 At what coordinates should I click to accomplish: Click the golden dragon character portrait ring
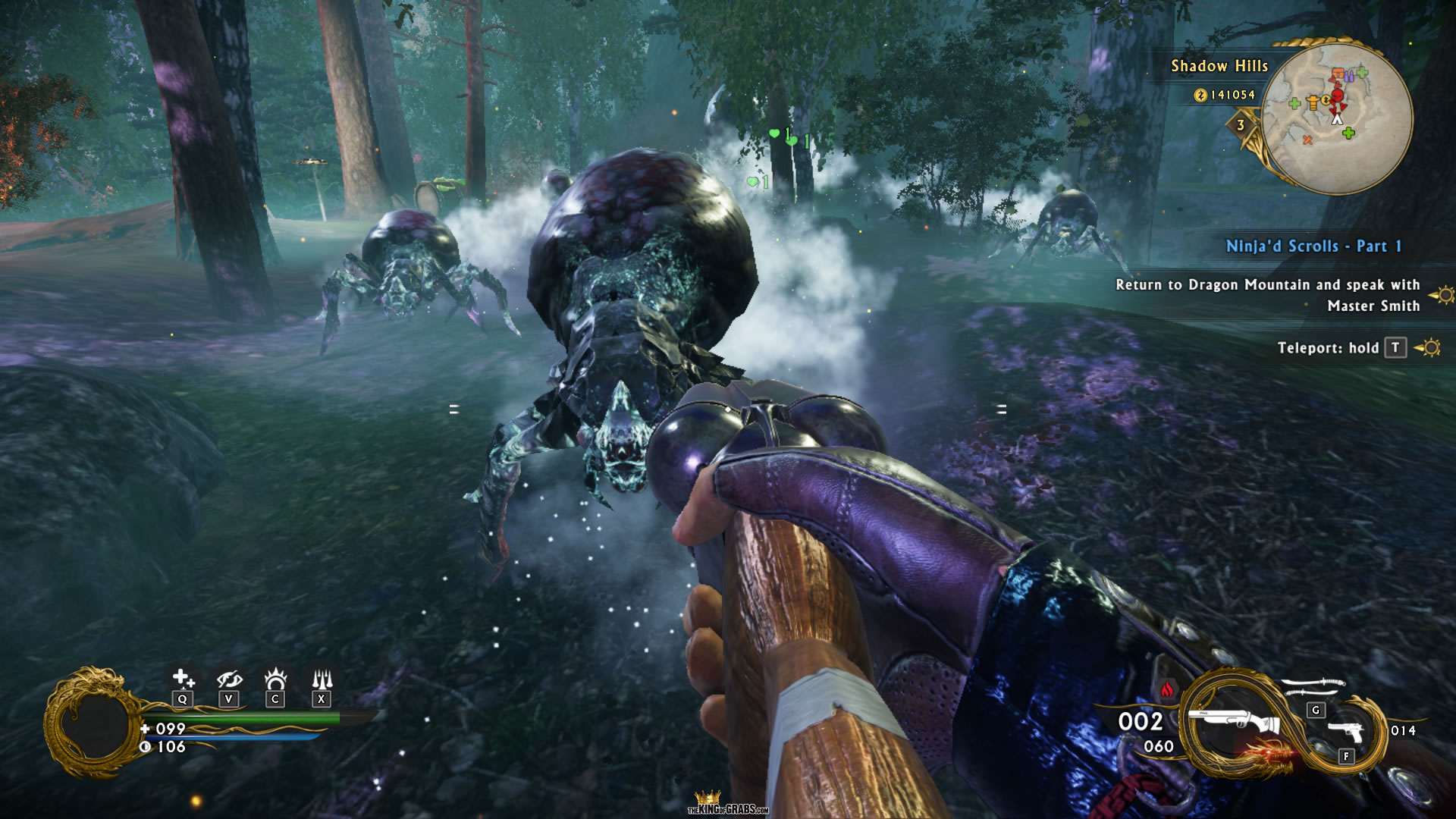pyautogui.click(x=94, y=722)
